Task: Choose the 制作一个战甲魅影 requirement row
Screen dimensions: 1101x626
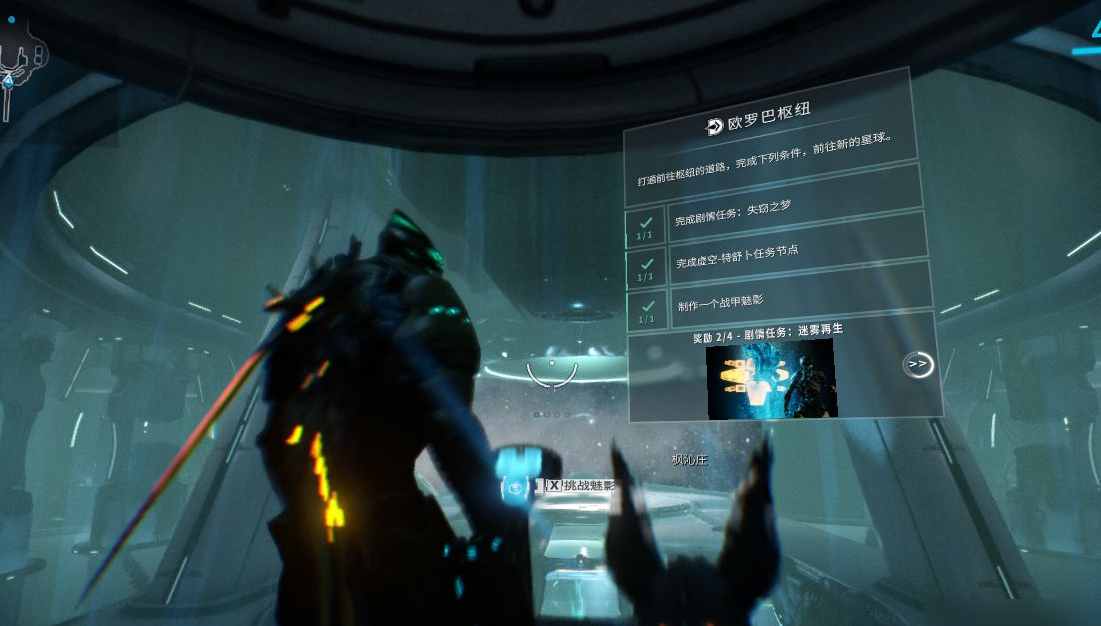Action: click(780, 302)
